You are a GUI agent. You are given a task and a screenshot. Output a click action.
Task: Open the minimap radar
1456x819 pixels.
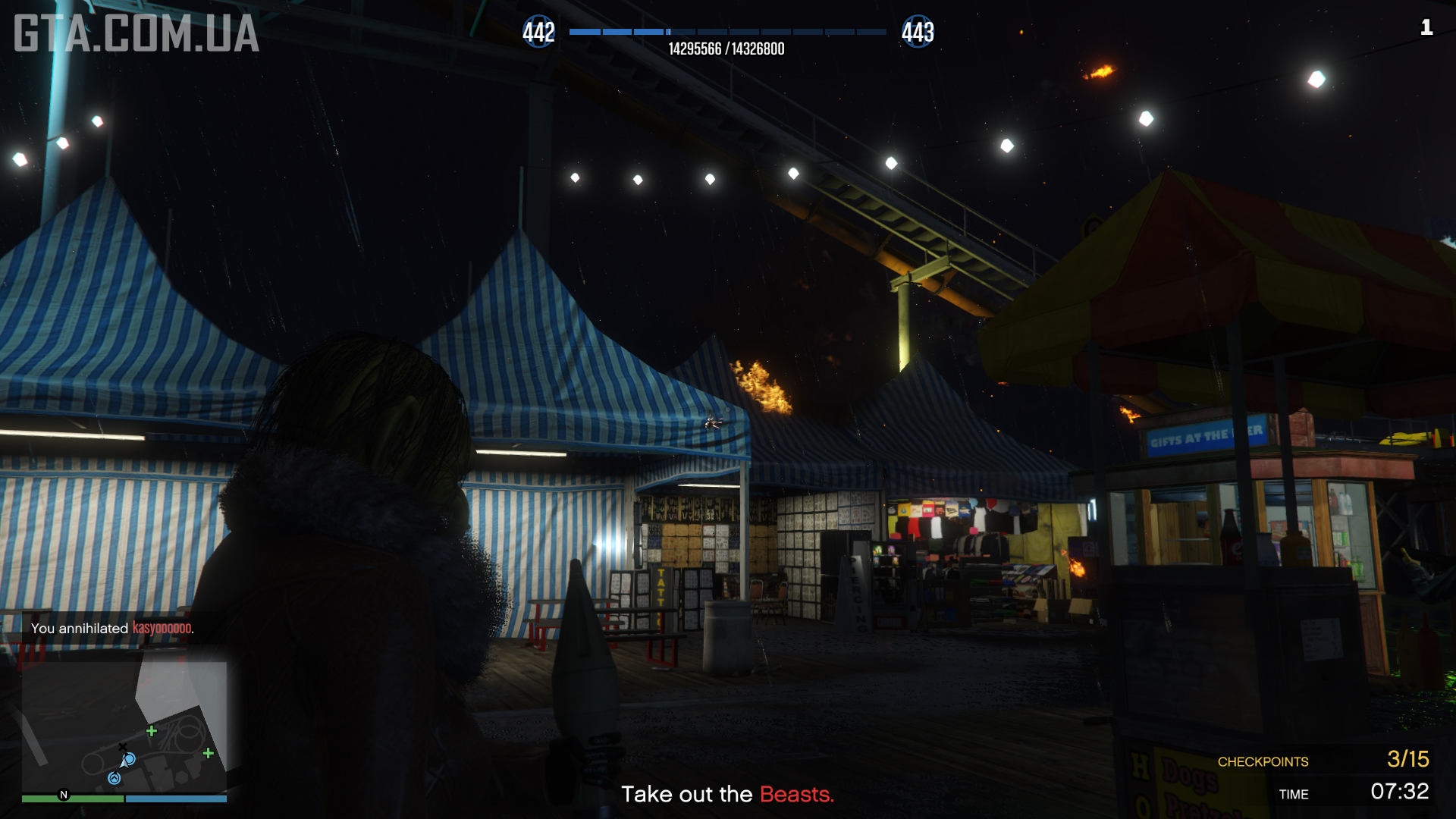(x=124, y=726)
